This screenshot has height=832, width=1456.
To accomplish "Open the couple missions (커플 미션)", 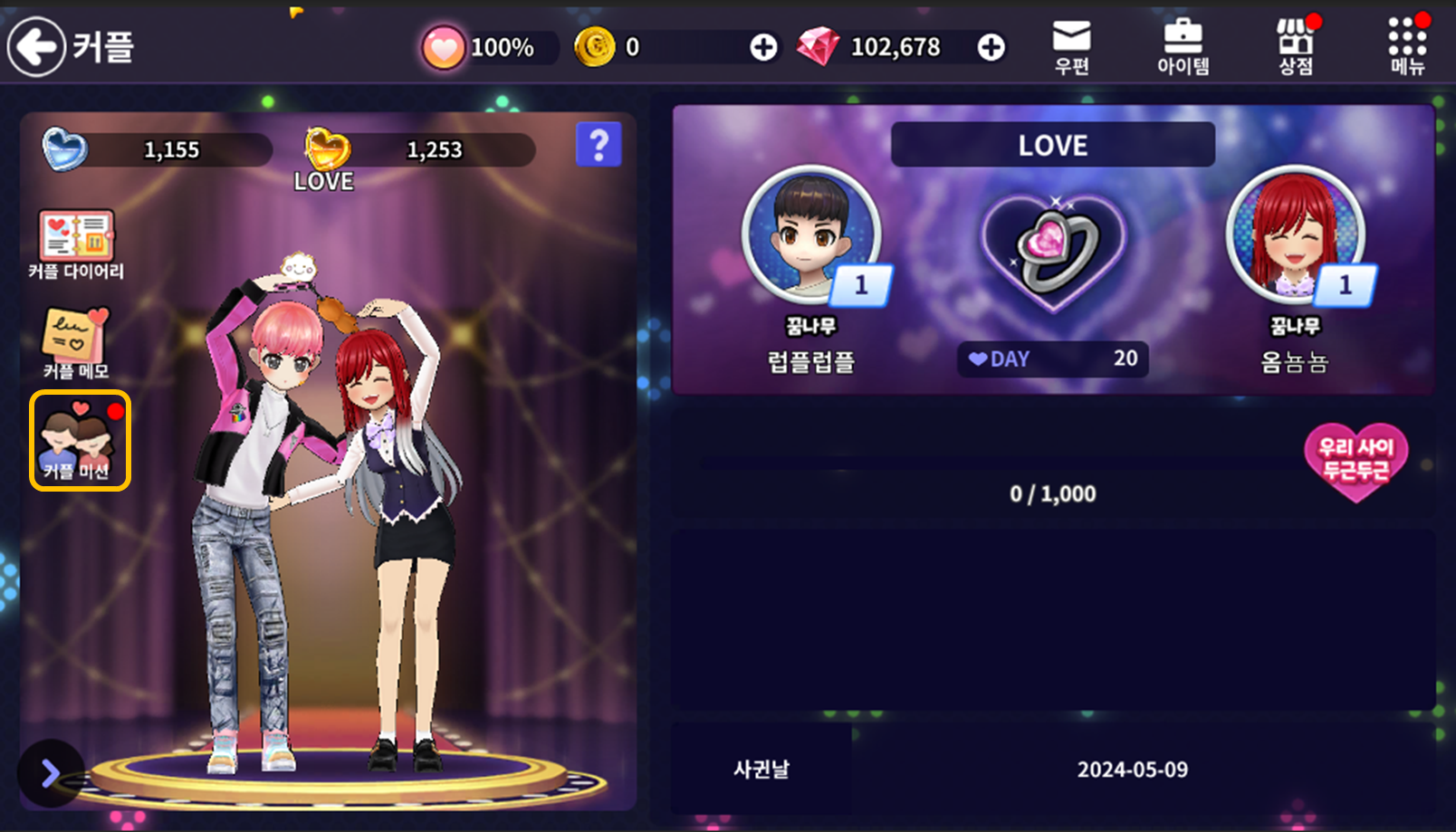I will (80, 441).
